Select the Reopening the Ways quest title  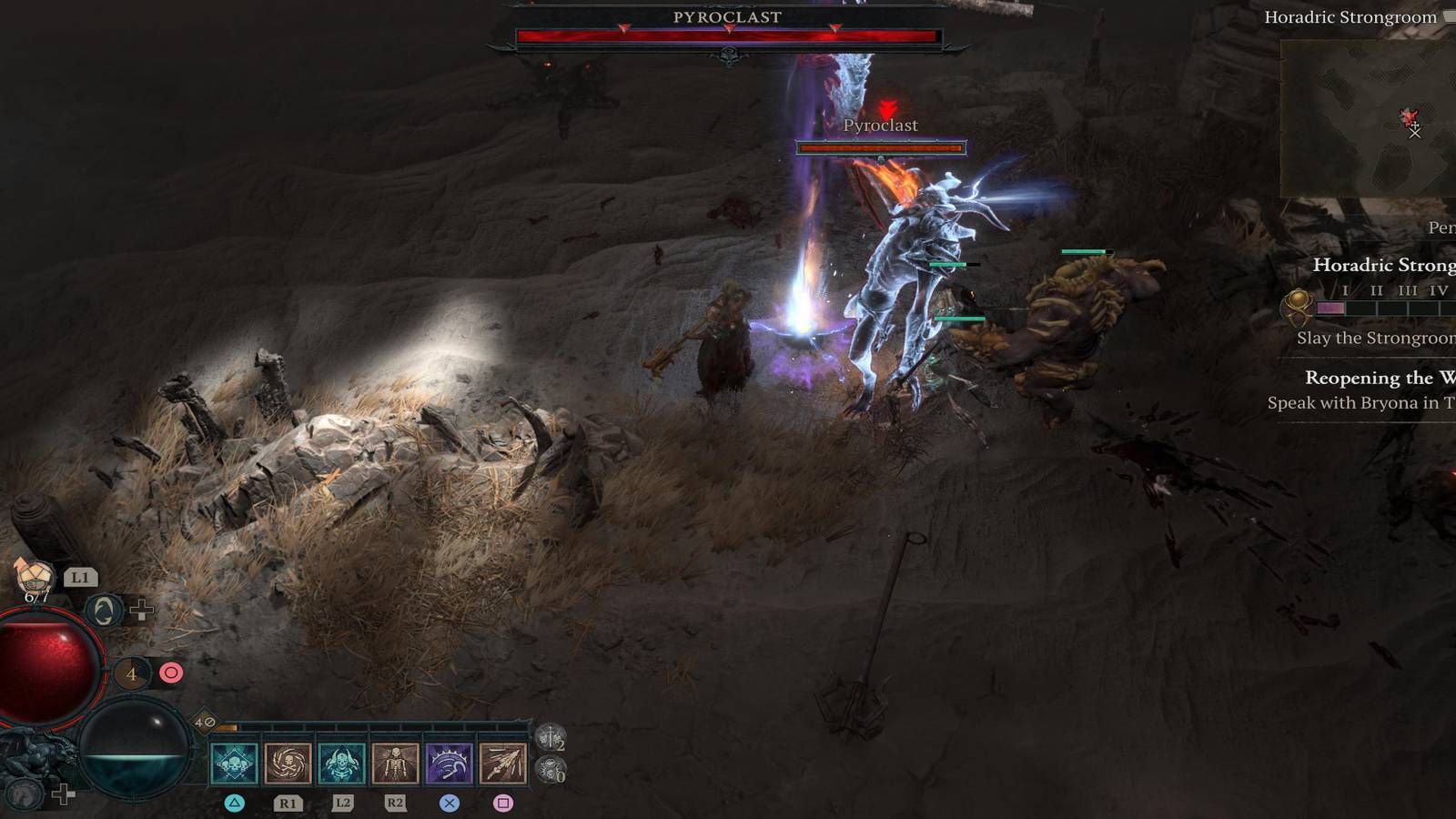[1374, 378]
